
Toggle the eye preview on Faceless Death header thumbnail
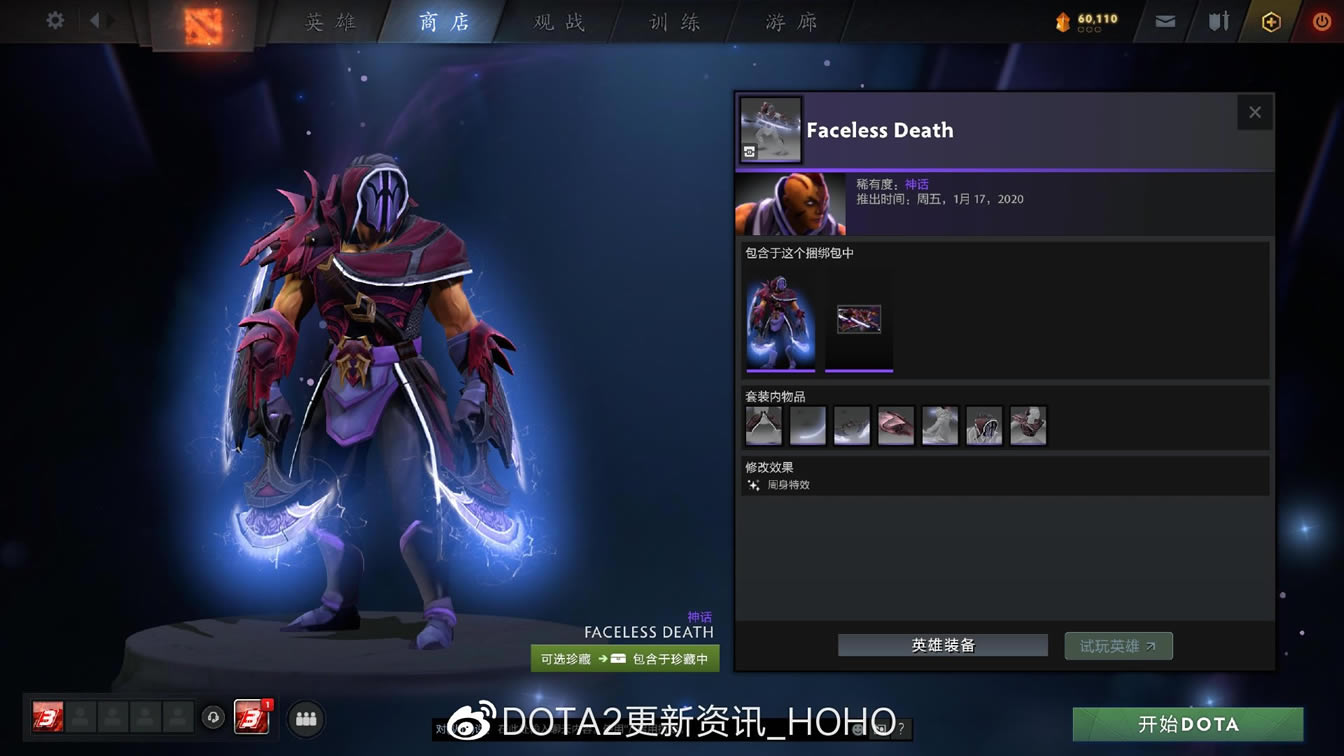[749, 151]
